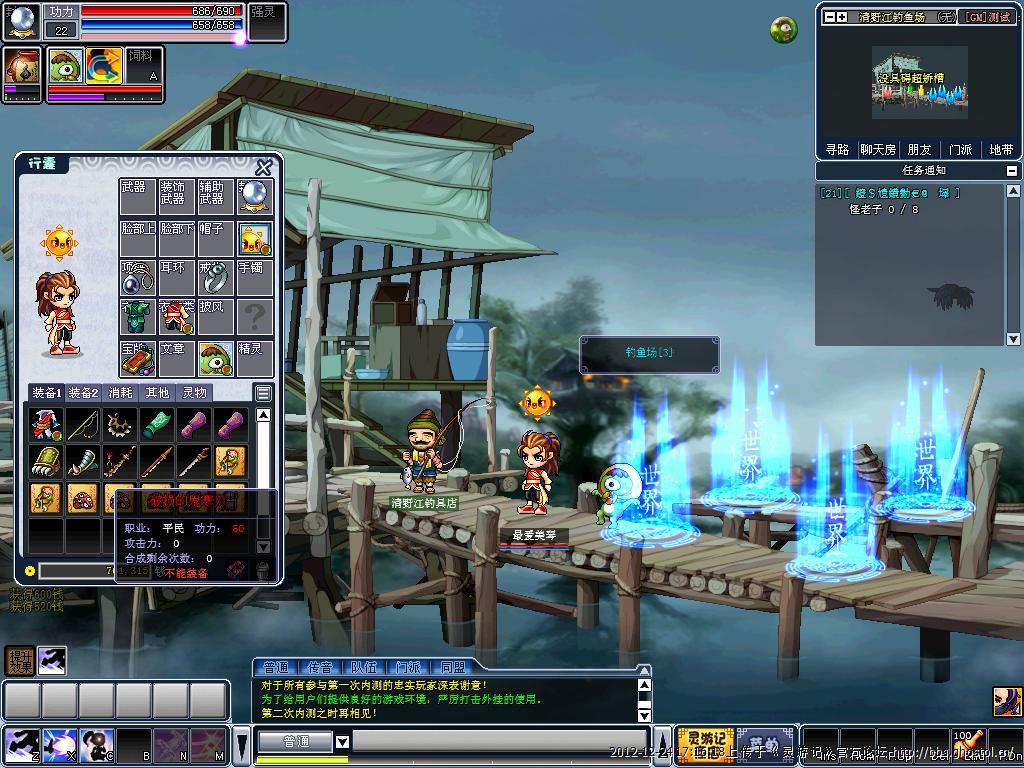Show the 灵物 inventory tab
Screen dimensions: 1024x768
[195, 393]
